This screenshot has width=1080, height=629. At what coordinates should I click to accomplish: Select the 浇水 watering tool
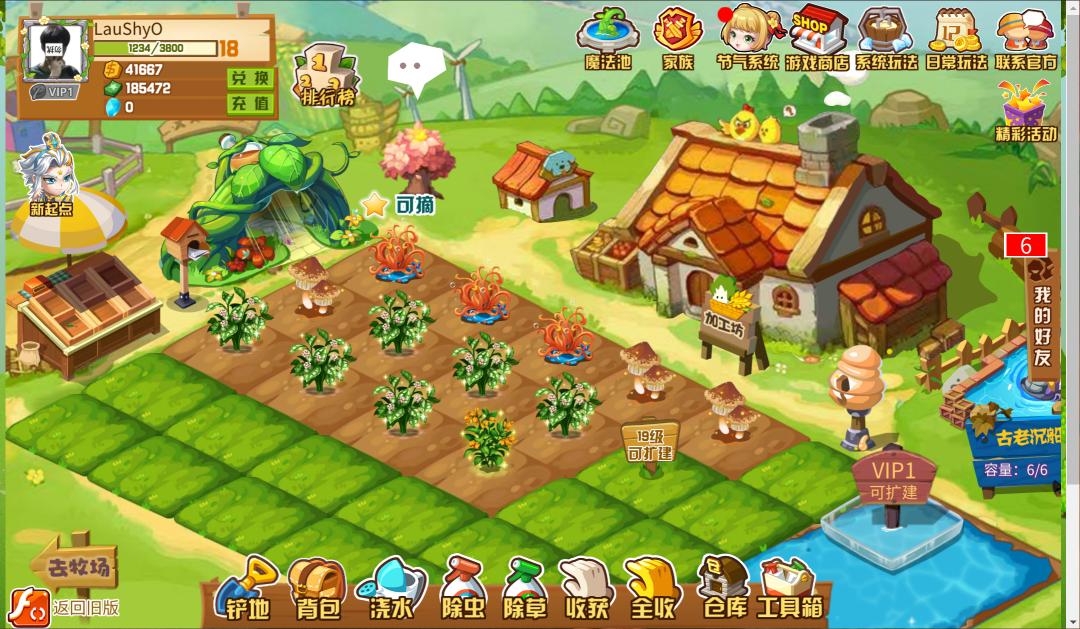coord(391,588)
